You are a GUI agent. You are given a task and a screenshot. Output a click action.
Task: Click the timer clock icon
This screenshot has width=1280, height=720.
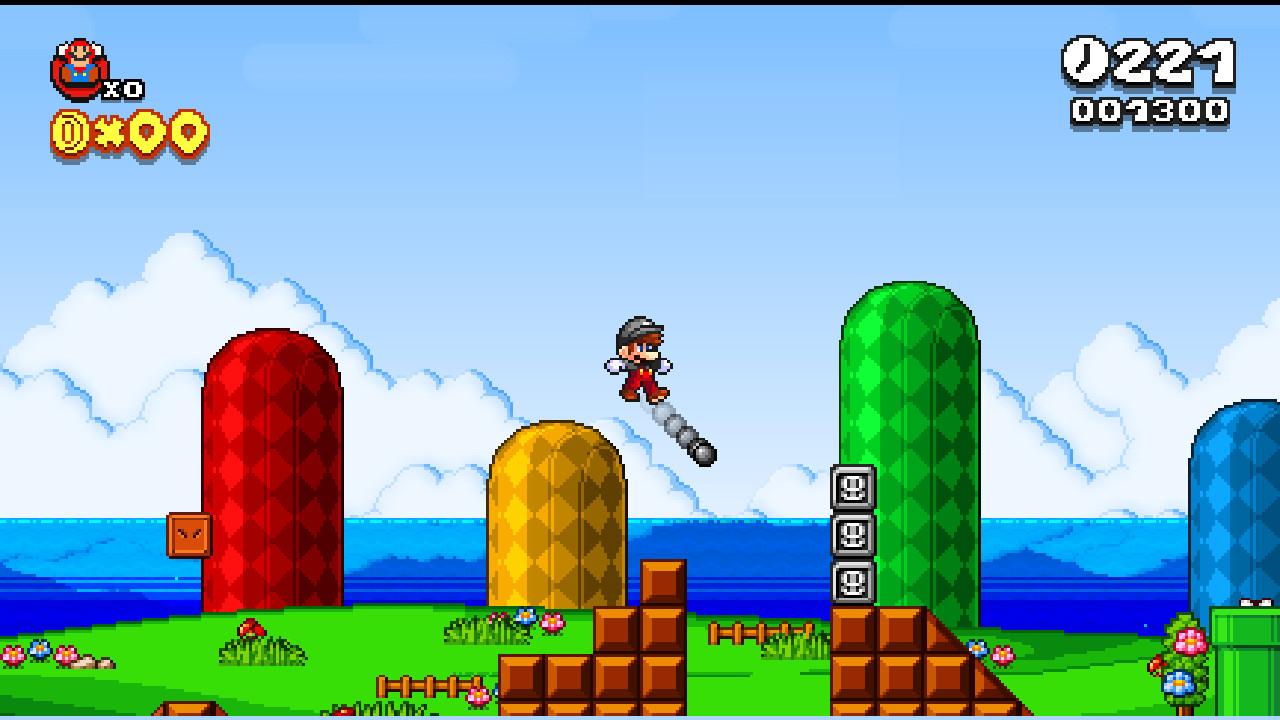coord(1086,62)
